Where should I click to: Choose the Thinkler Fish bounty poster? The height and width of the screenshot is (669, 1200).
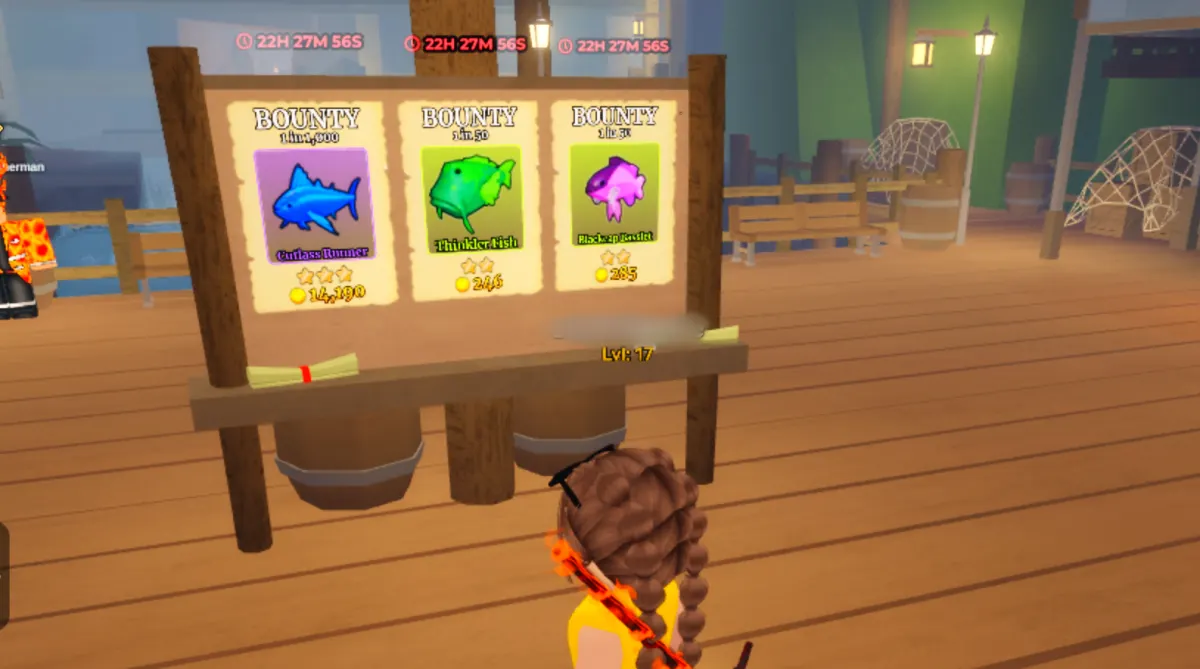click(470, 198)
